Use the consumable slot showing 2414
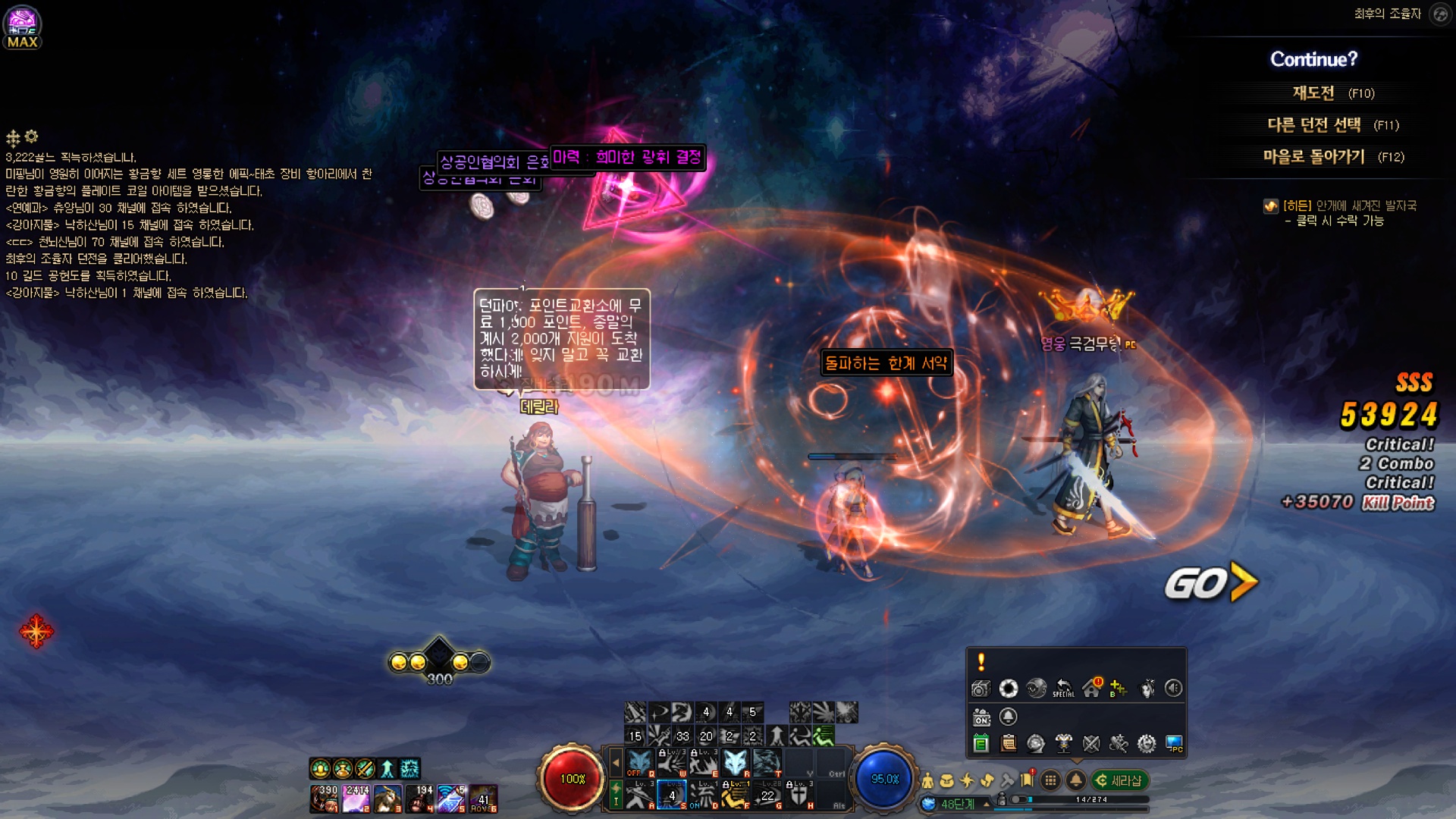 [356, 799]
